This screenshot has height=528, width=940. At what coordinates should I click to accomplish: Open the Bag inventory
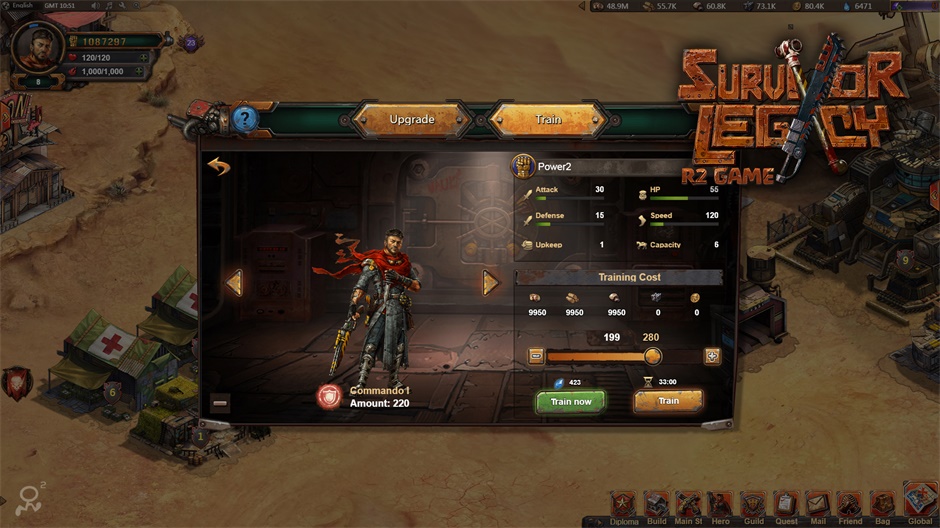click(x=882, y=505)
